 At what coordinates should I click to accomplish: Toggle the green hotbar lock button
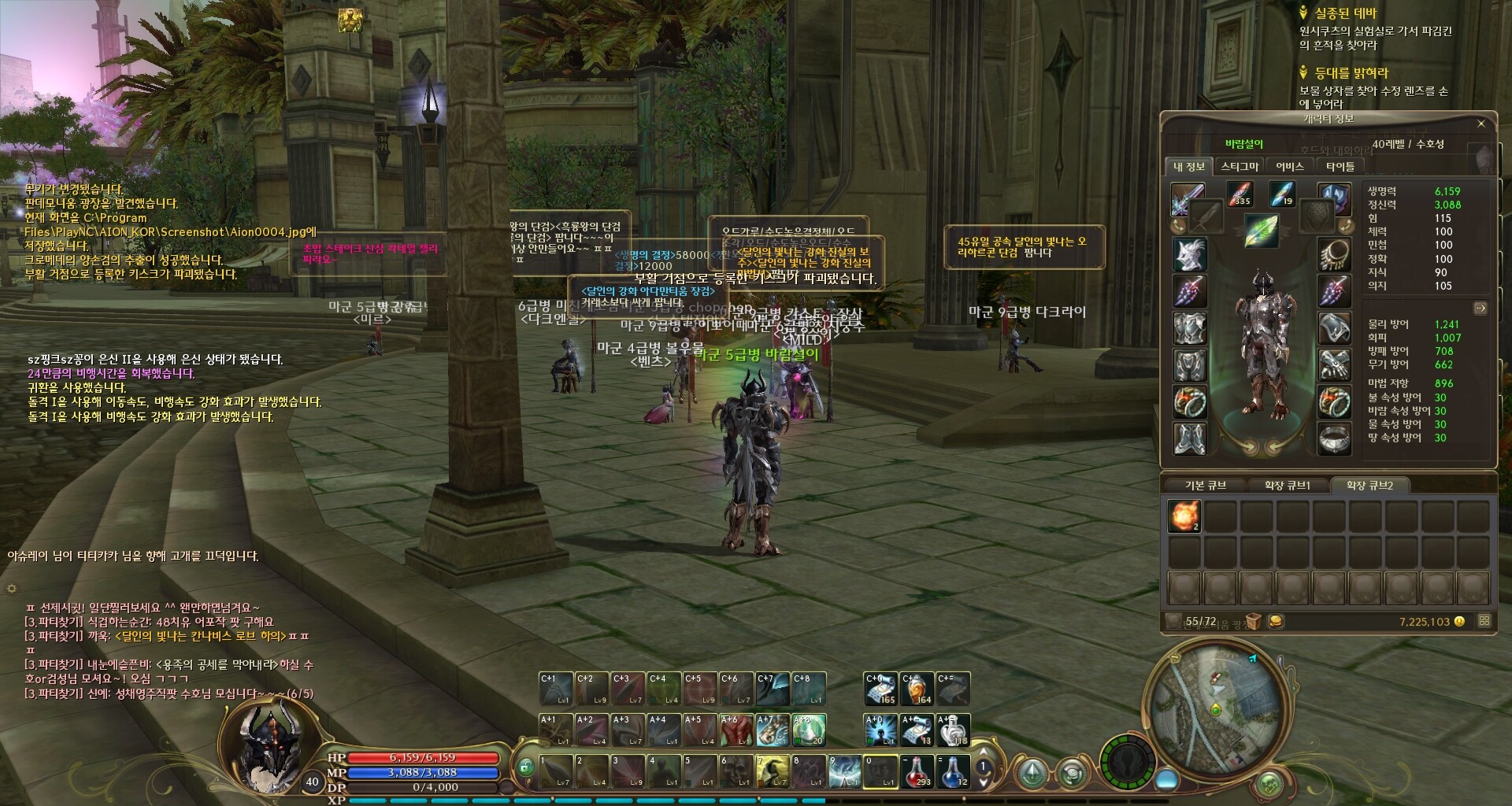(x=525, y=766)
